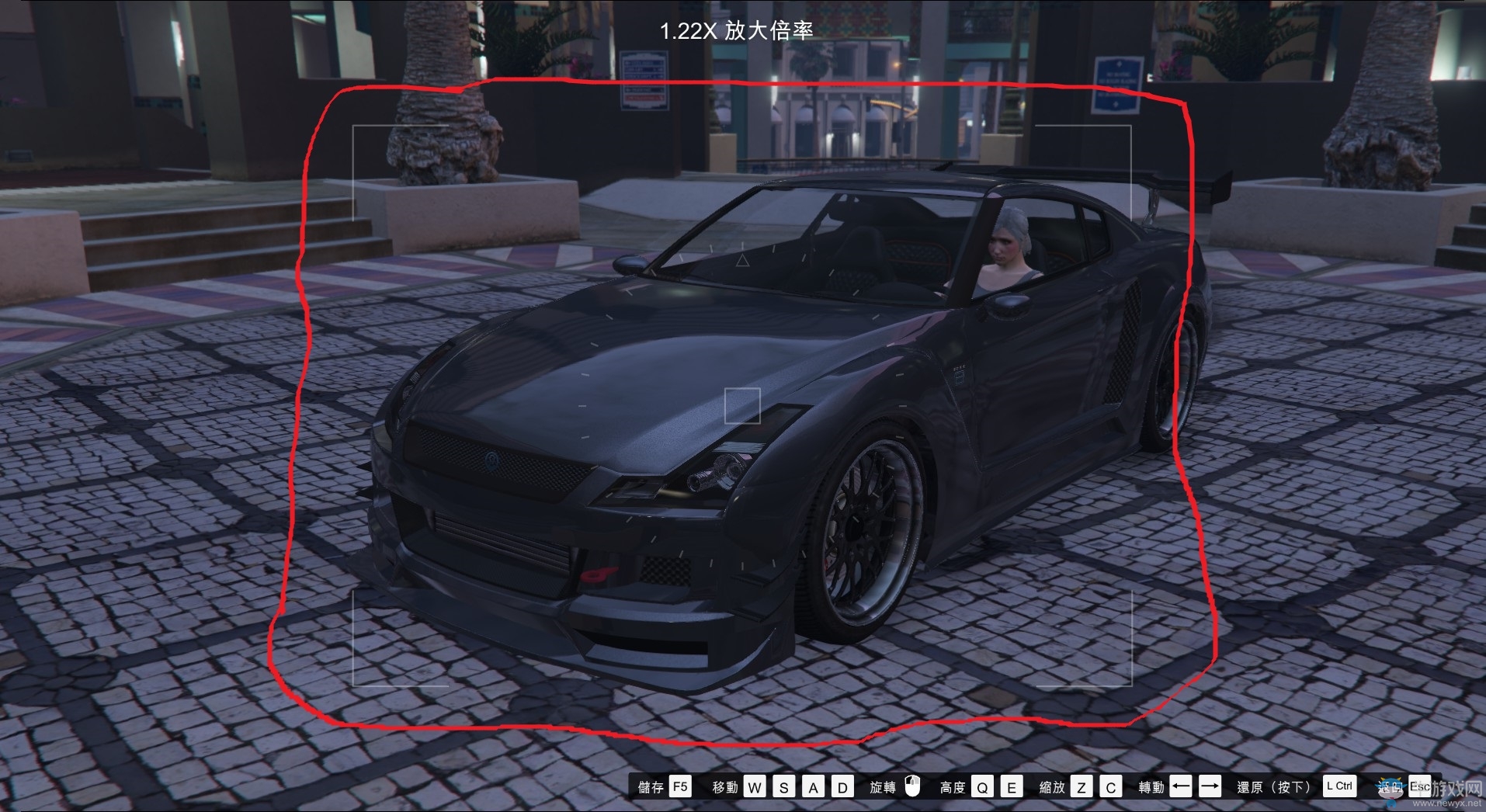
Task: Click the A key icon in move controls
Action: (x=813, y=786)
